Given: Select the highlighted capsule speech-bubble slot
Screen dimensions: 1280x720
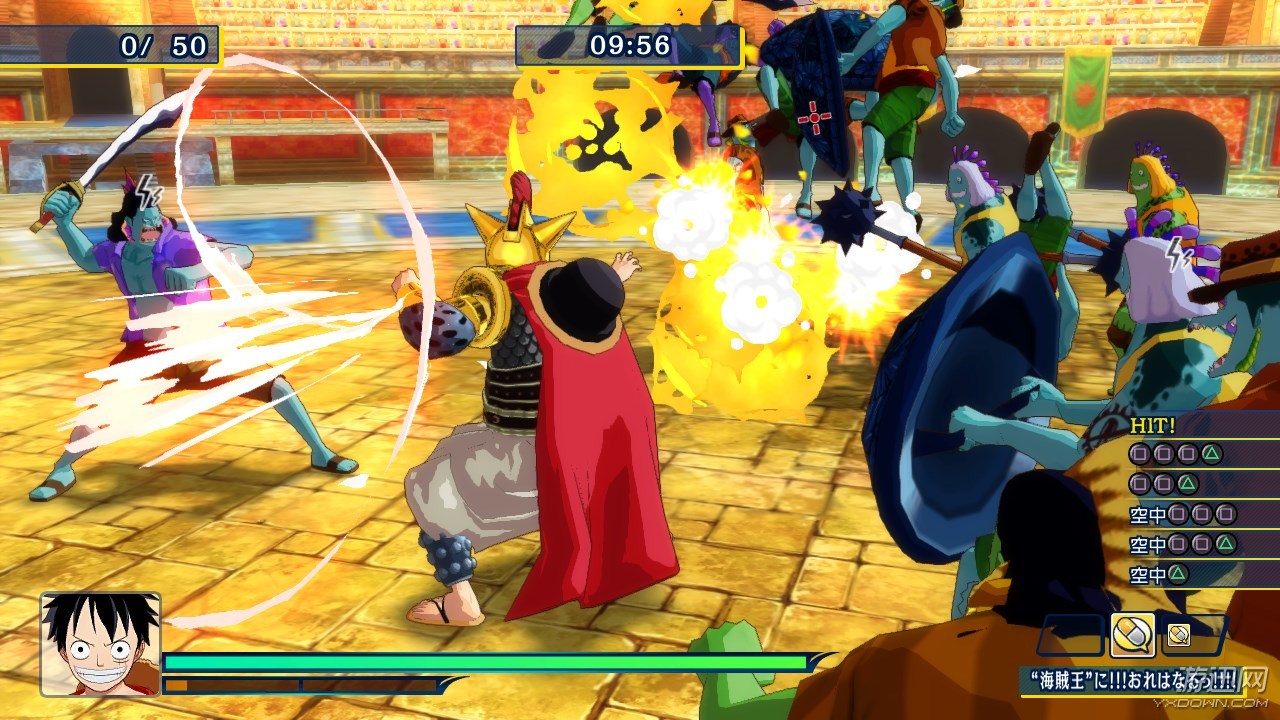Looking at the screenshot, I should (1132, 634).
